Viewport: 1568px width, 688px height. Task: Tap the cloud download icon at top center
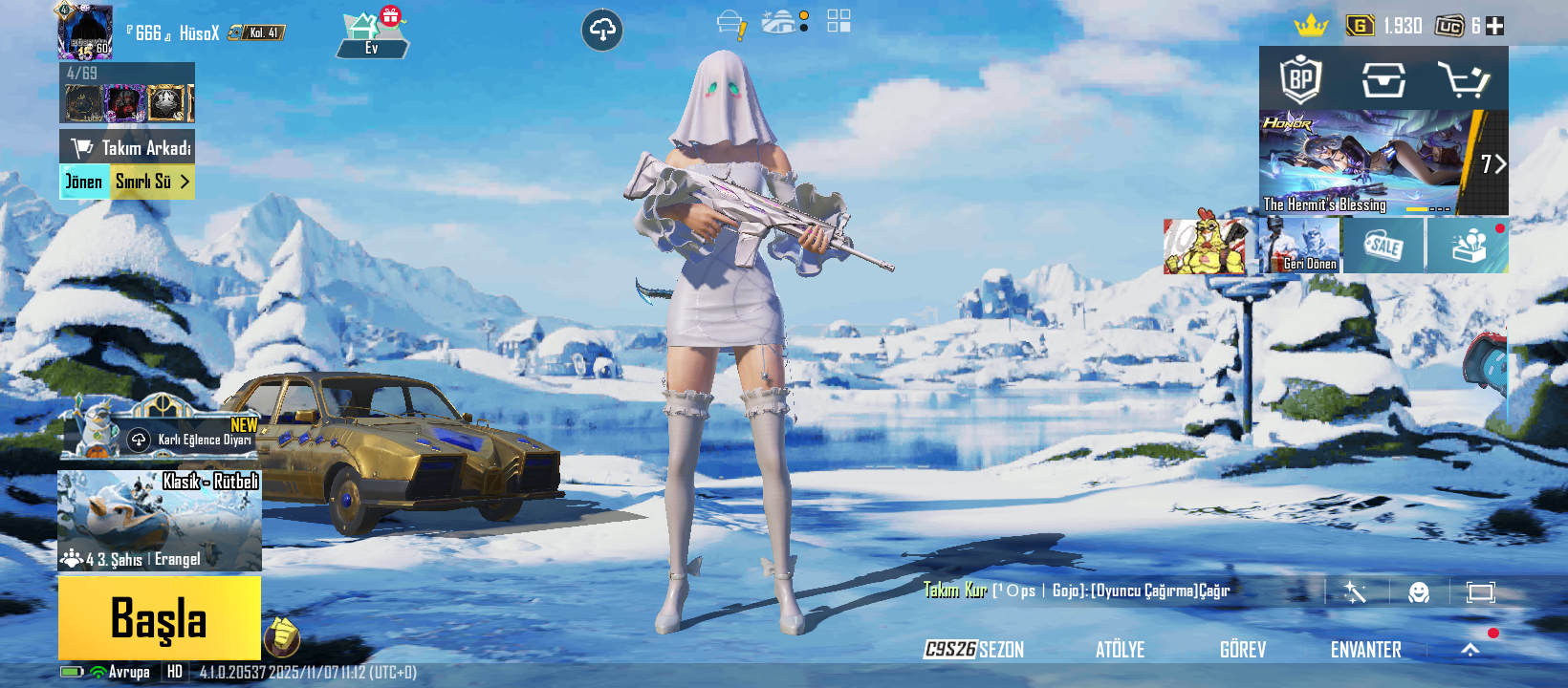click(602, 30)
